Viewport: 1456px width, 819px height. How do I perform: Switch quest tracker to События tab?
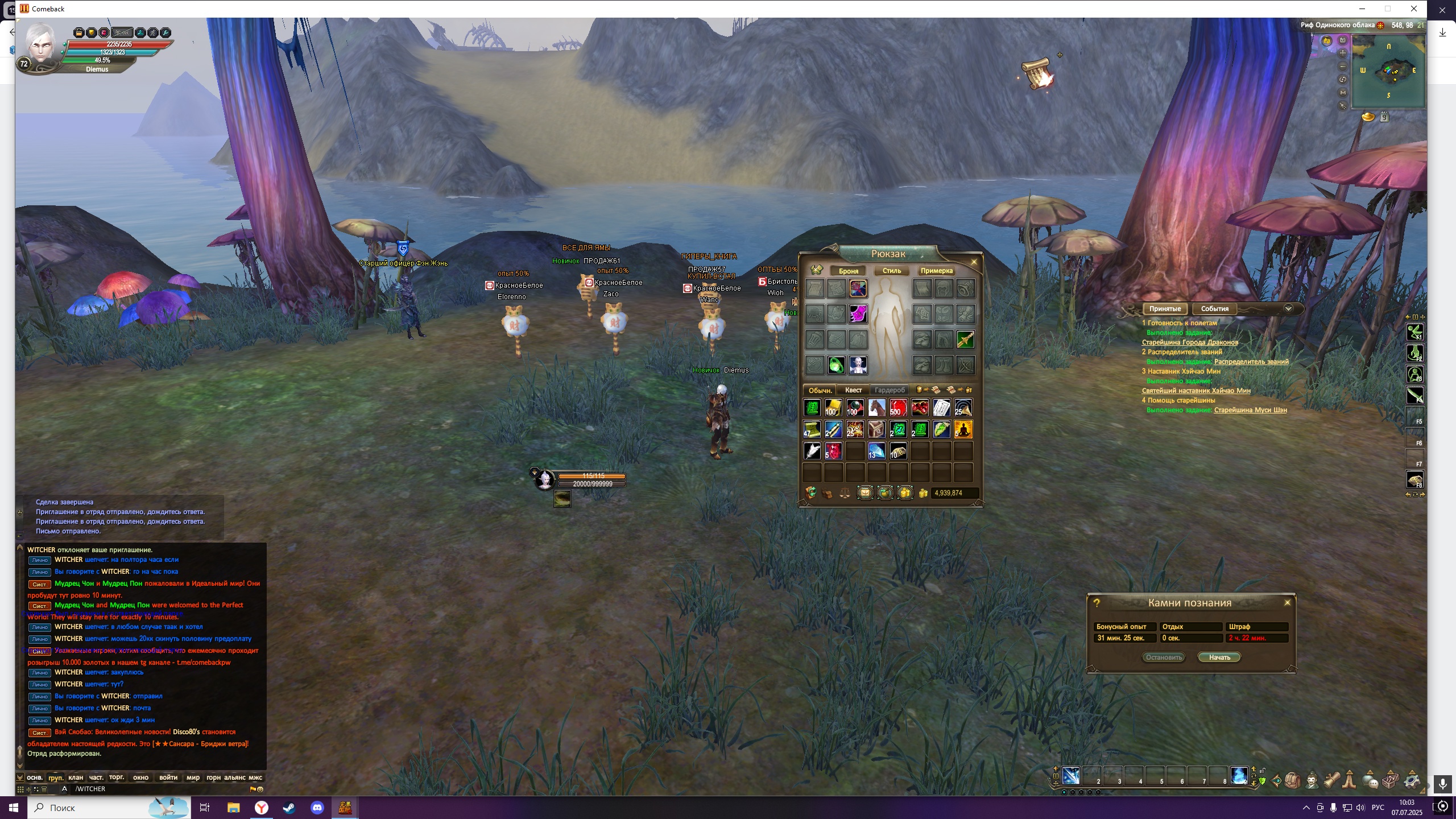1214,309
